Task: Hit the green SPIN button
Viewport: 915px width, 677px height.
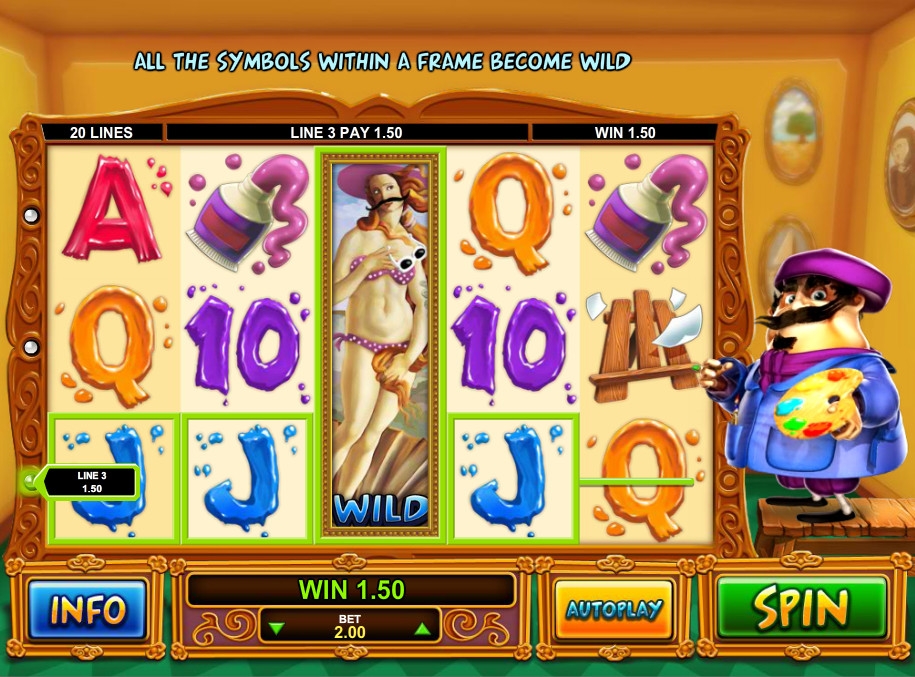Action: [x=802, y=607]
